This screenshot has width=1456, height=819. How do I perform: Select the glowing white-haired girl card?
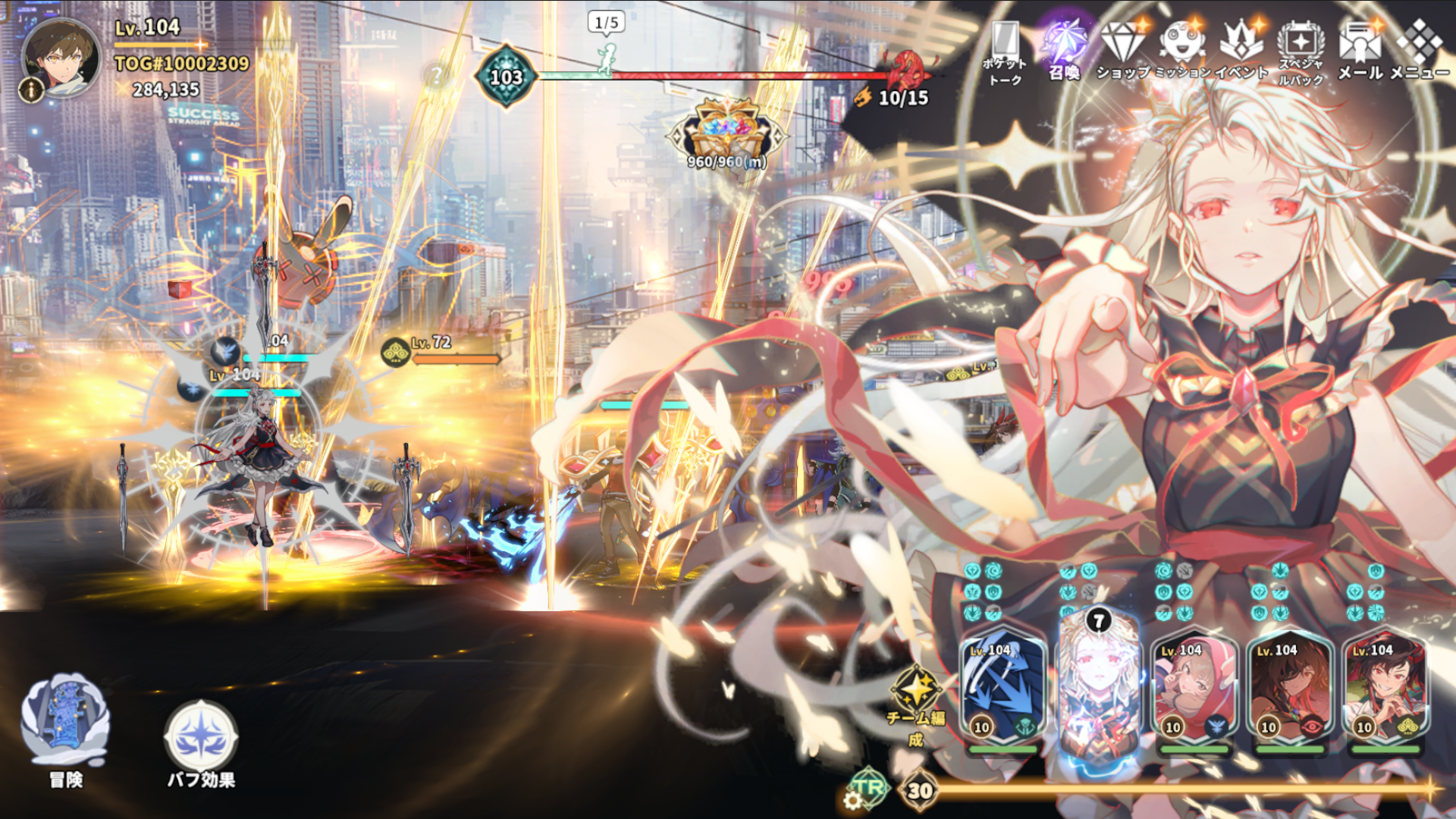(x=1099, y=686)
